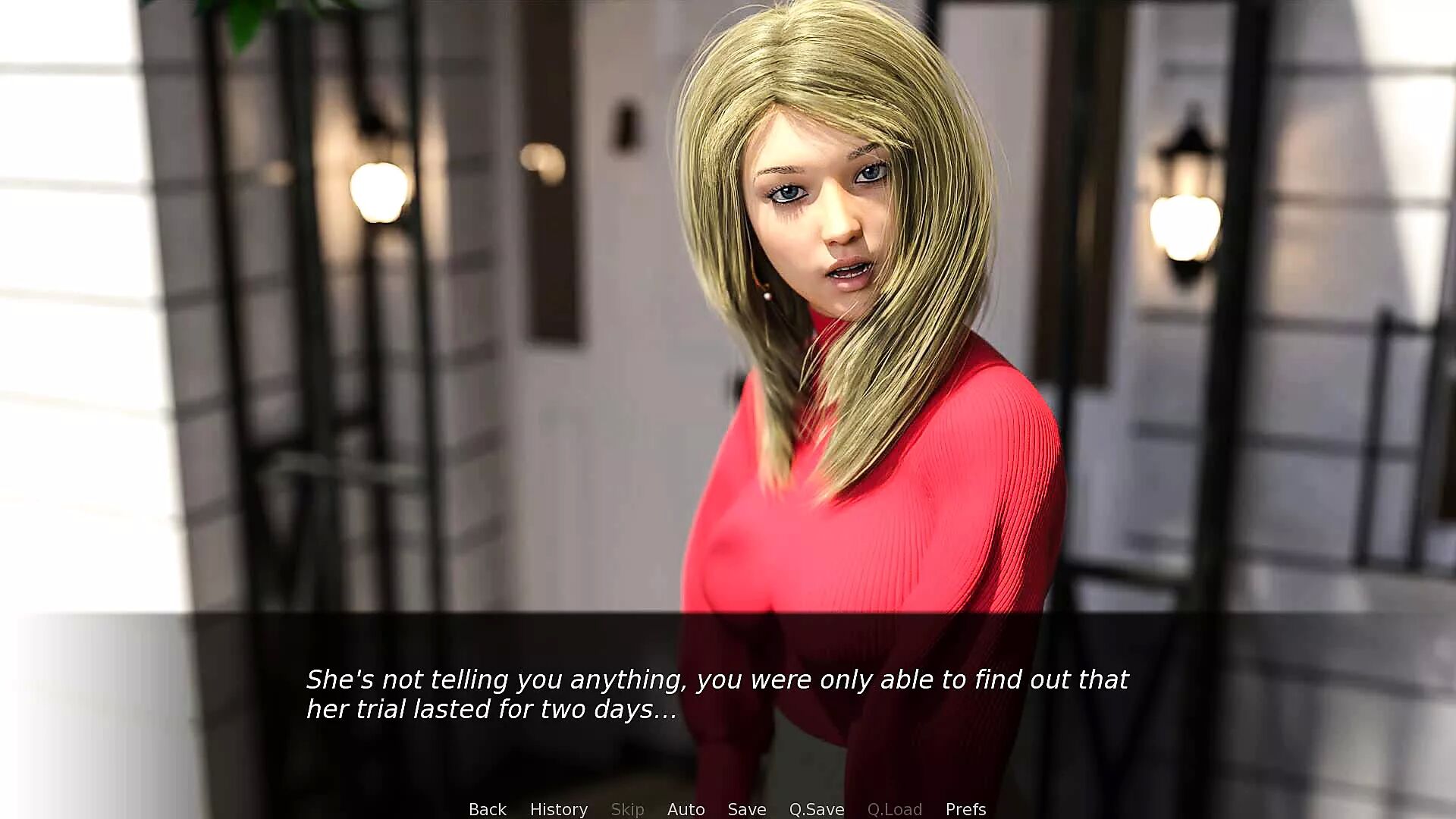Activate the Skip option

click(x=627, y=809)
